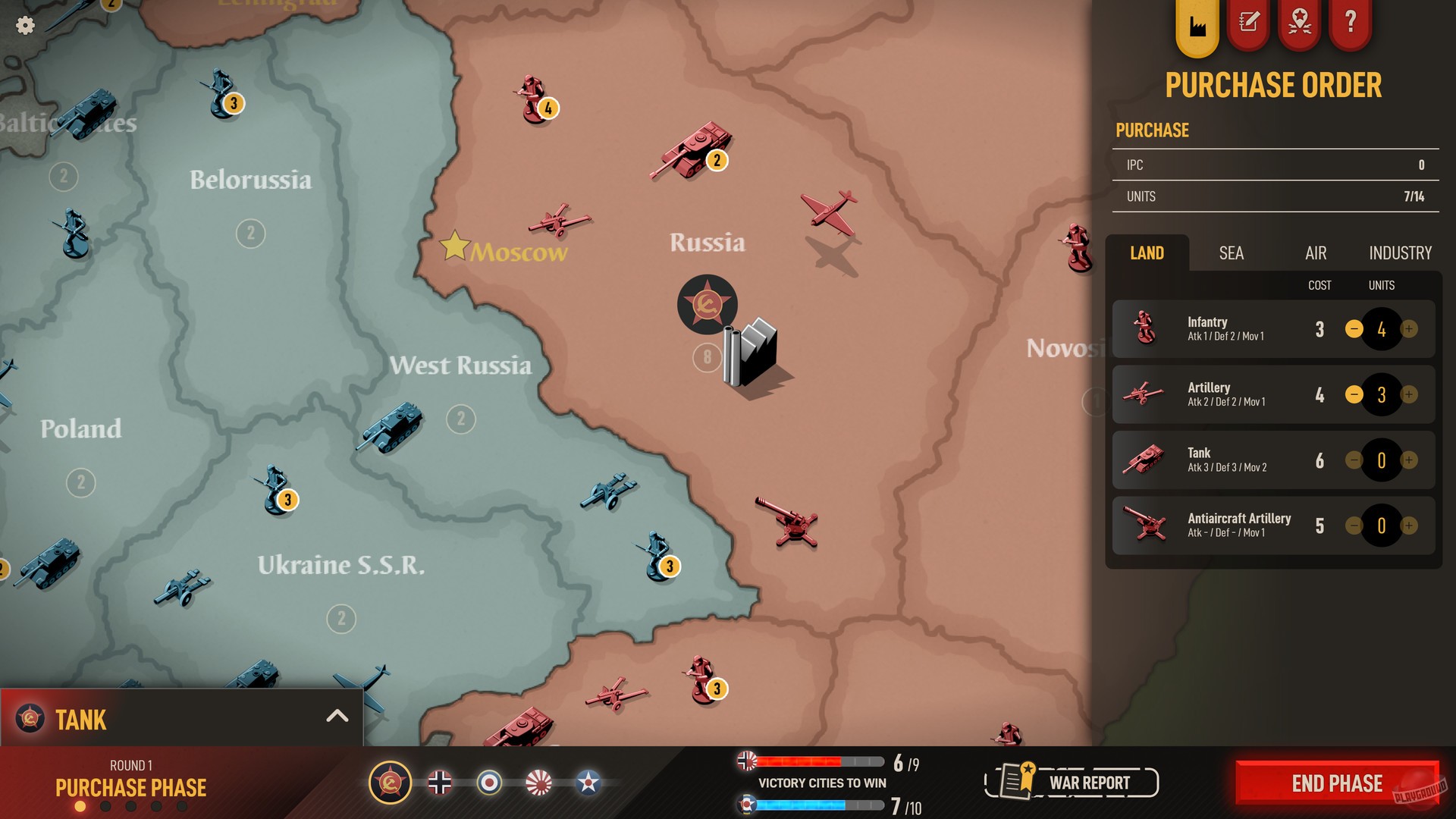Increase Infantry count with plus button
This screenshot has height=819, width=1456.
tap(1408, 329)
